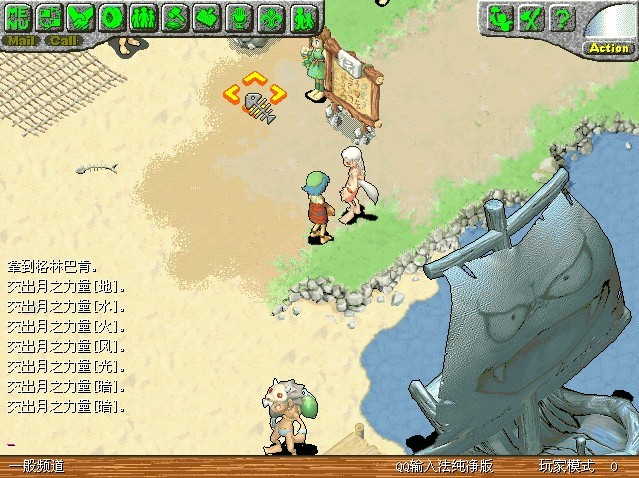Select the green ring icon
Image resolution: width=639 pixels, height=478 pixels.
click(x=112, y=17)
